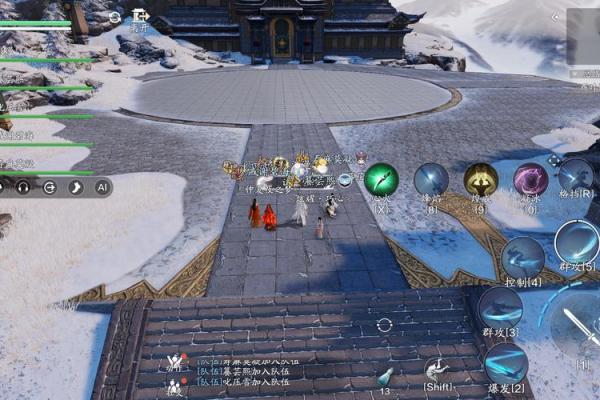Use the Control (控制) skill [4]
The image size is (600, 400).
pyautogui.click(x=523, y=259)
